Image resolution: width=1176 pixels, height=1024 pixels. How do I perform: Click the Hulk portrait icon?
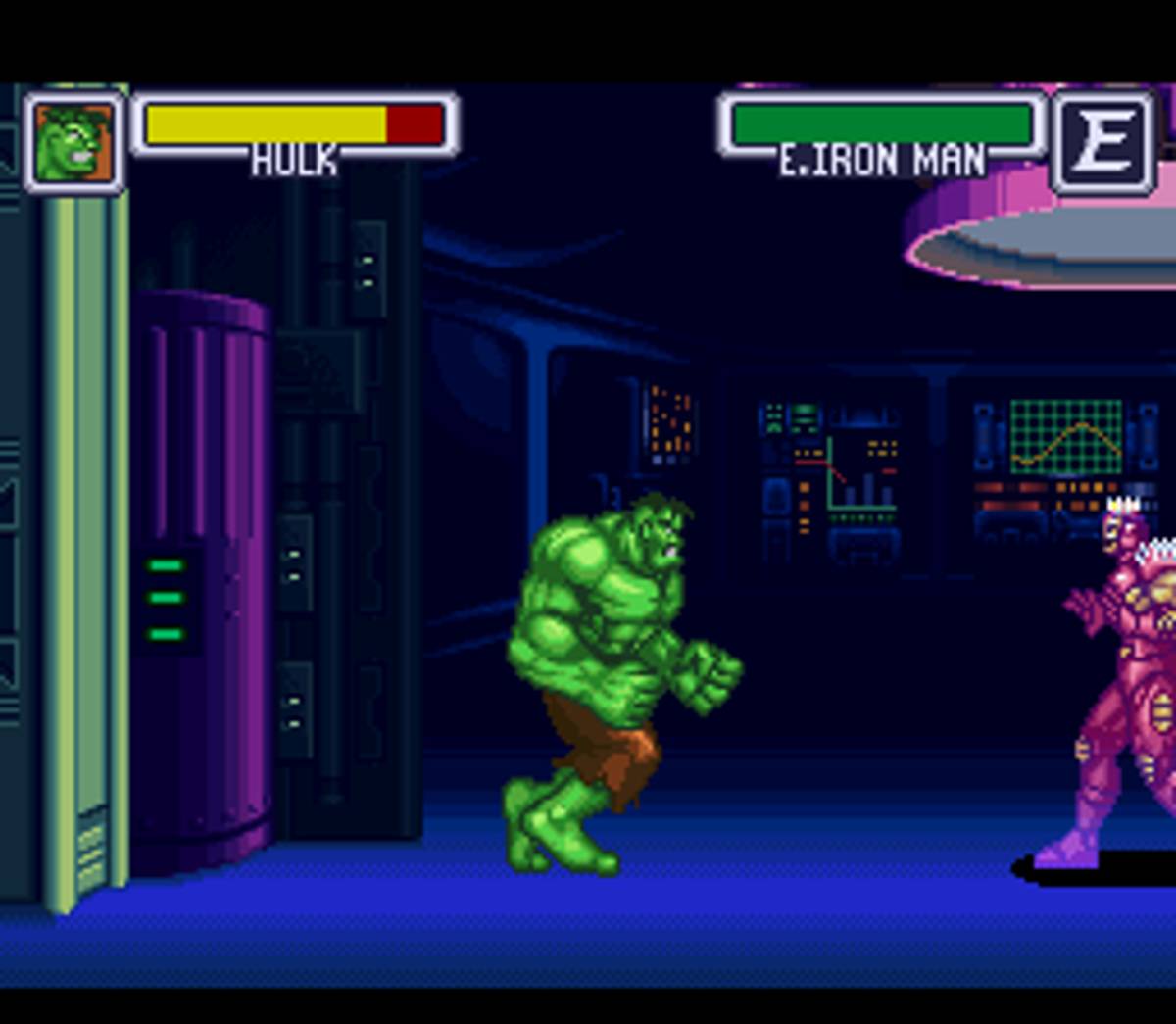pos(73,143)
